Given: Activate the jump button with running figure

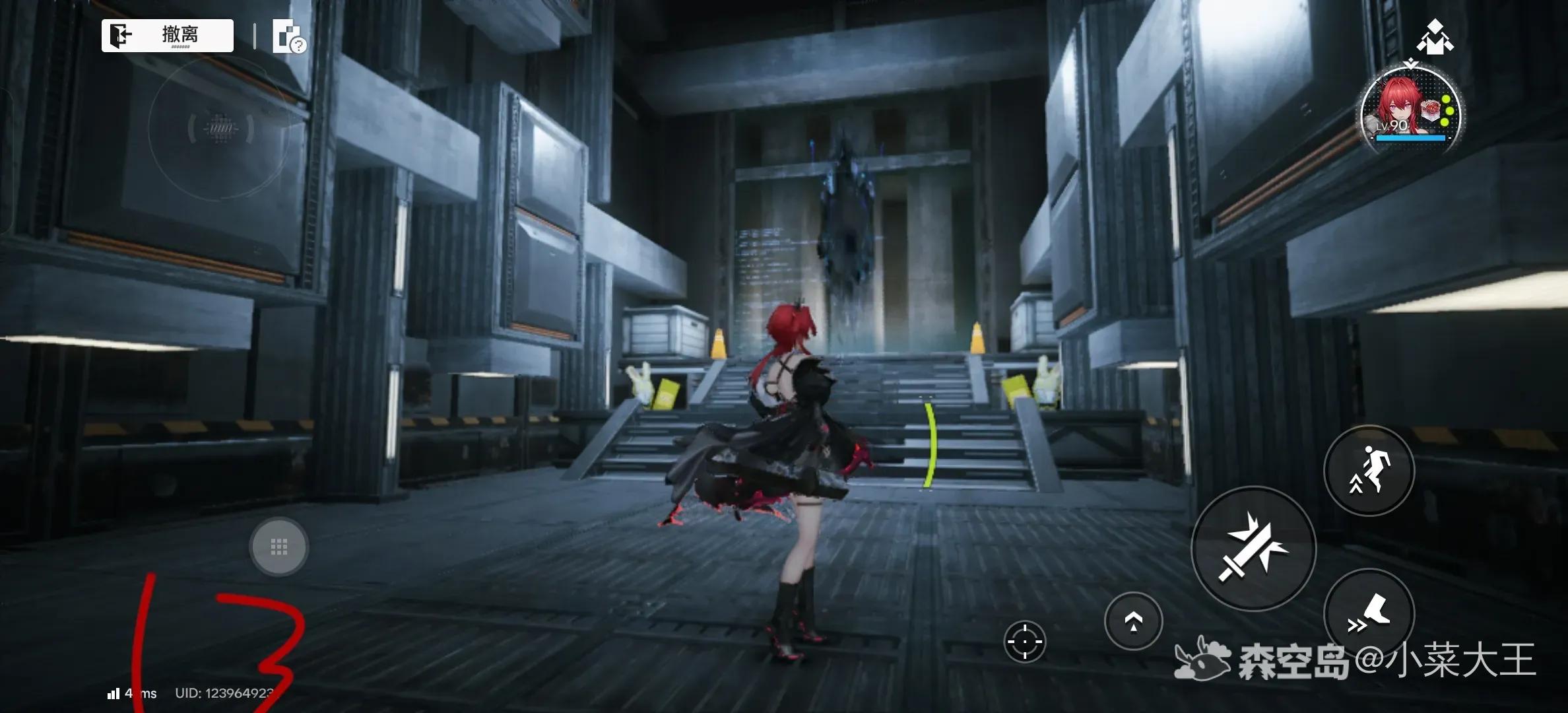Looking at the screenshot, I should (1369, 471).
